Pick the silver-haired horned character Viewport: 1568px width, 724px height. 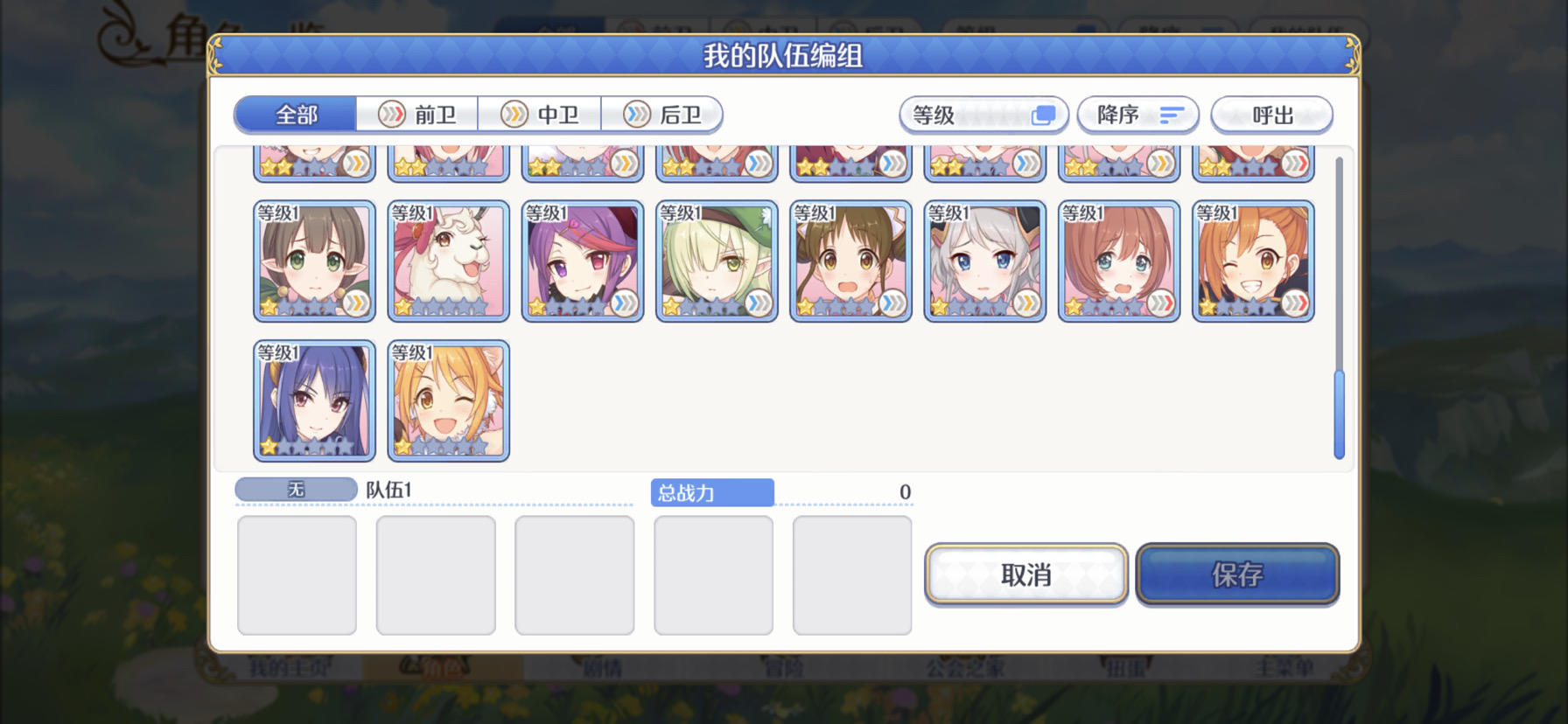(x=985, y=261)
